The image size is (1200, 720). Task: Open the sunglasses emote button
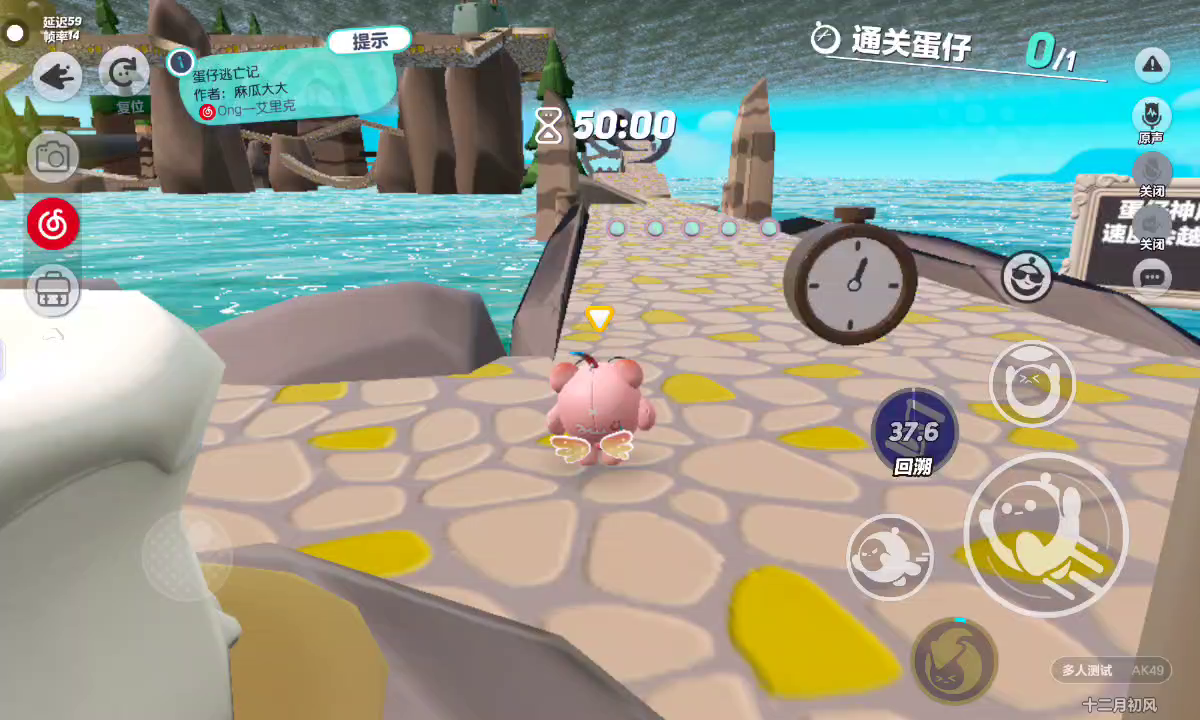[x=1027, y=276]
